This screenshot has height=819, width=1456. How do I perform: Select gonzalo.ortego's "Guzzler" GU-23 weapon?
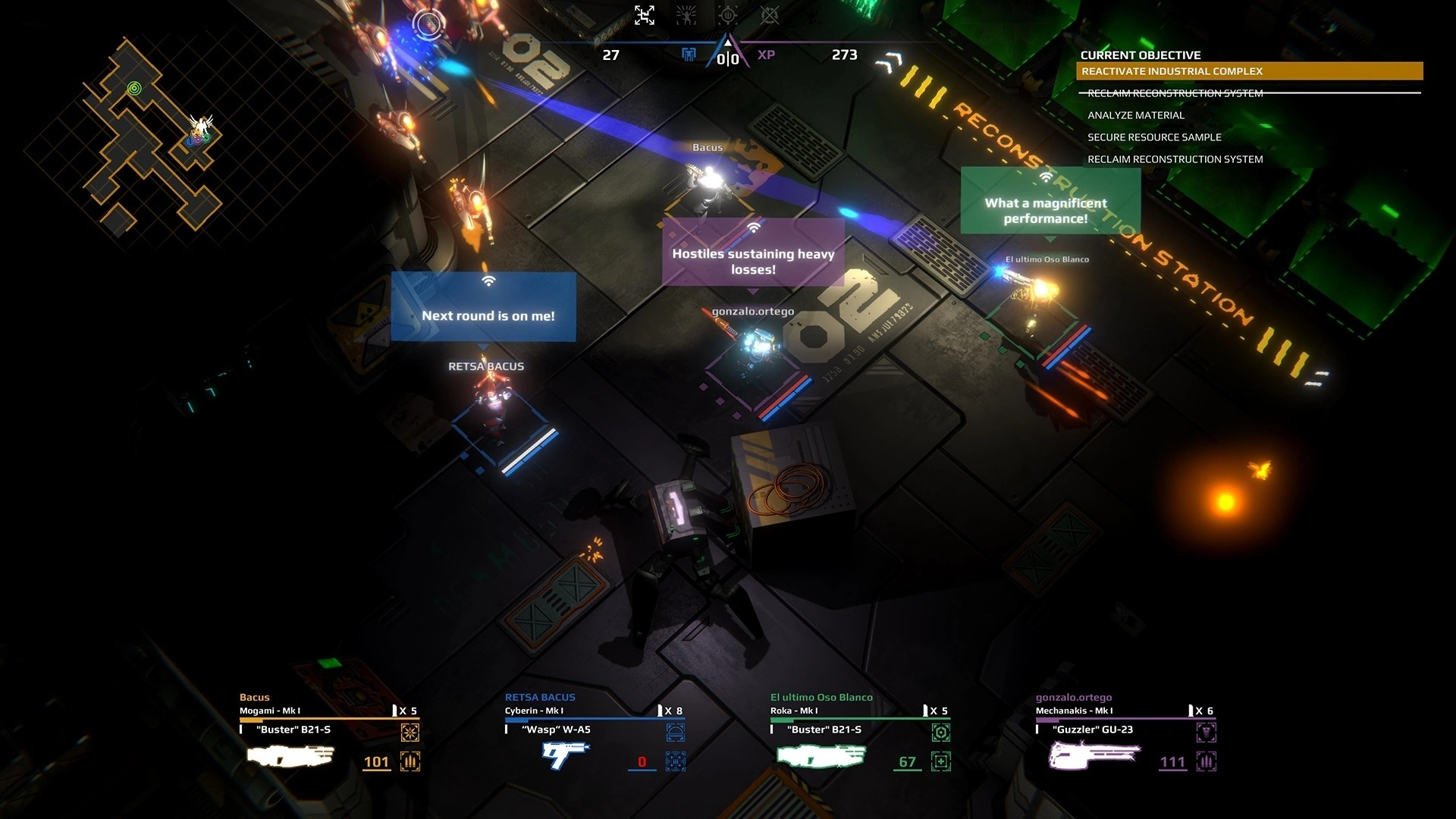click(1093, 755)
